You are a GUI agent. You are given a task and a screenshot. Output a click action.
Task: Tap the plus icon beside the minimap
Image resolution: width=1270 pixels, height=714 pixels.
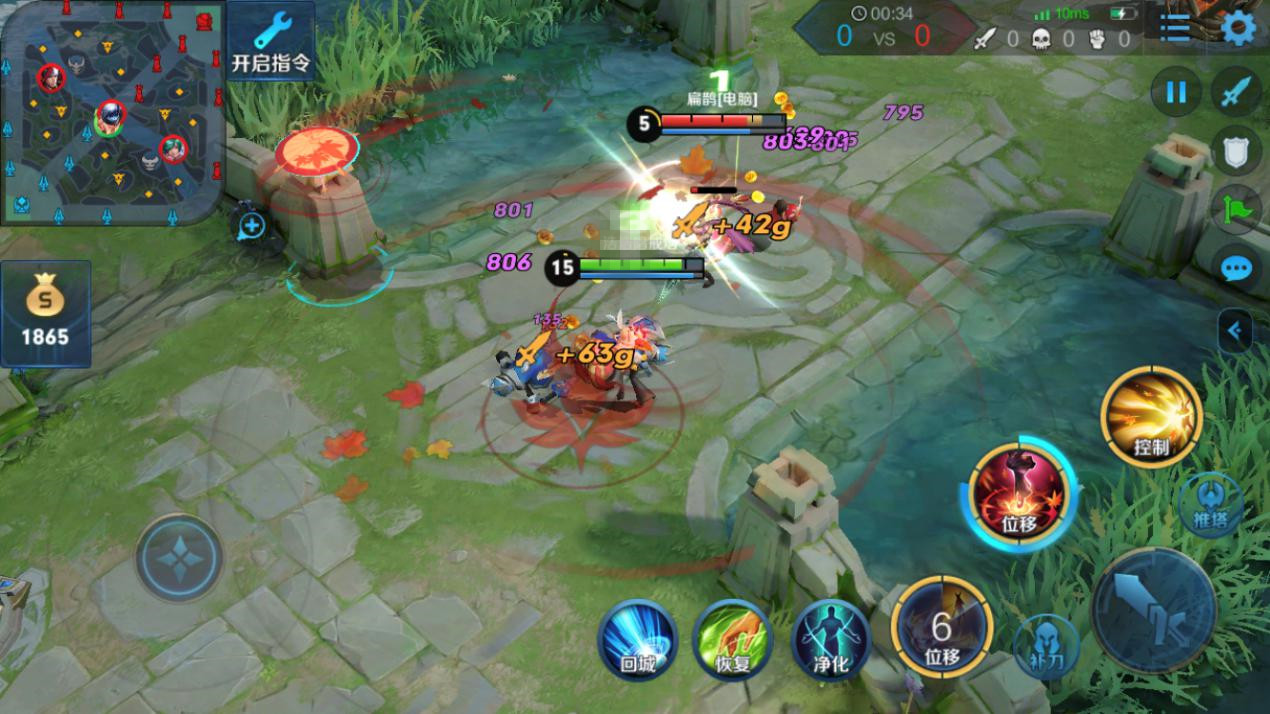click(251, 226)
